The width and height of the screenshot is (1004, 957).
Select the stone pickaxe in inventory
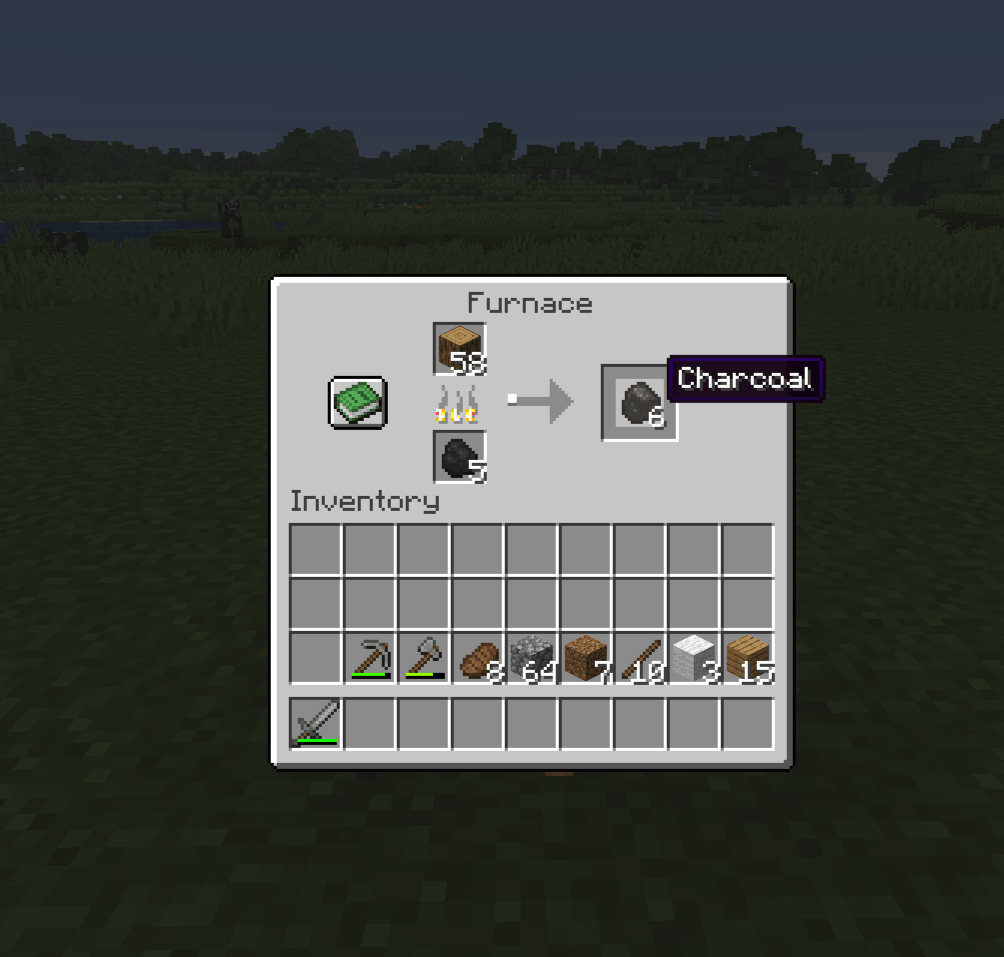[x=370, y=658]
